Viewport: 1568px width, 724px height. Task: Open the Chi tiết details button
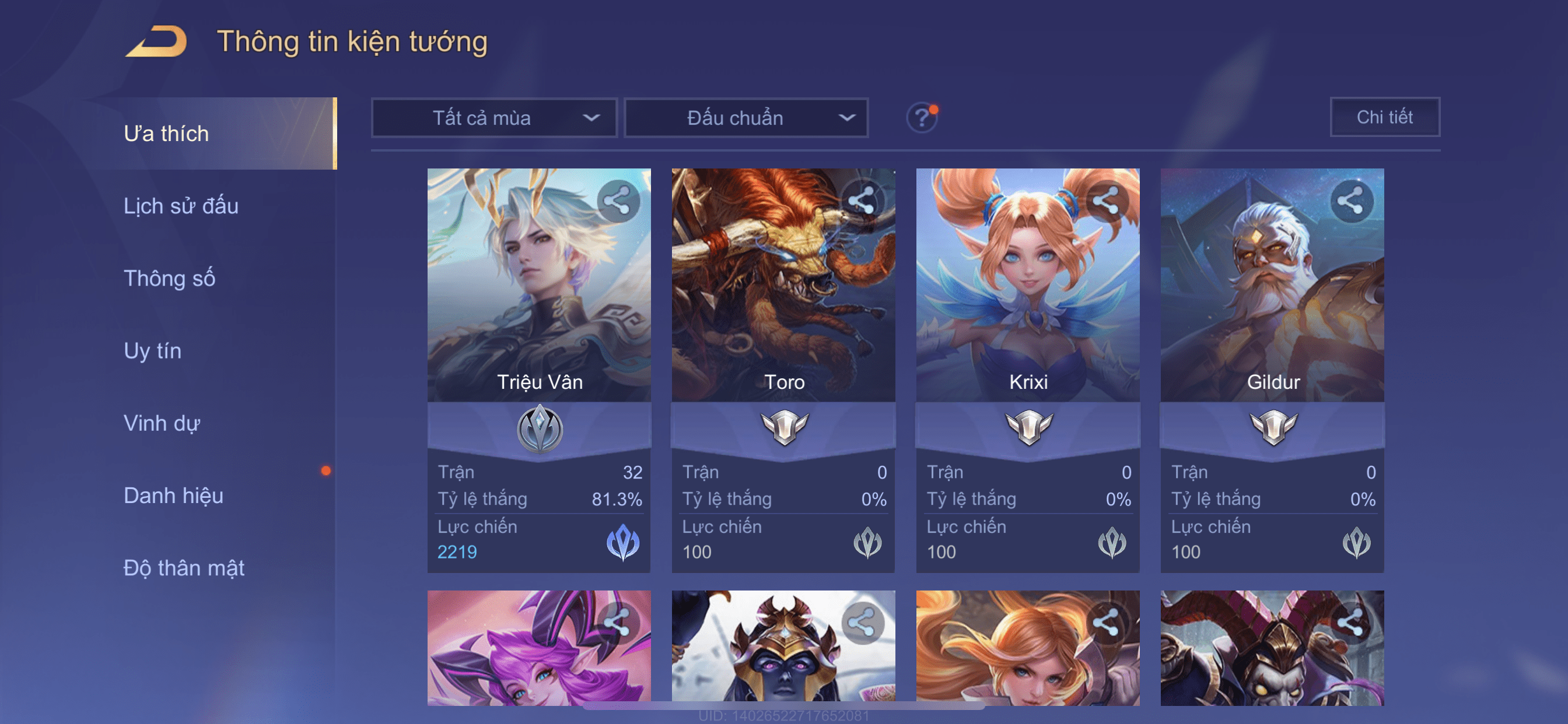1384,117
